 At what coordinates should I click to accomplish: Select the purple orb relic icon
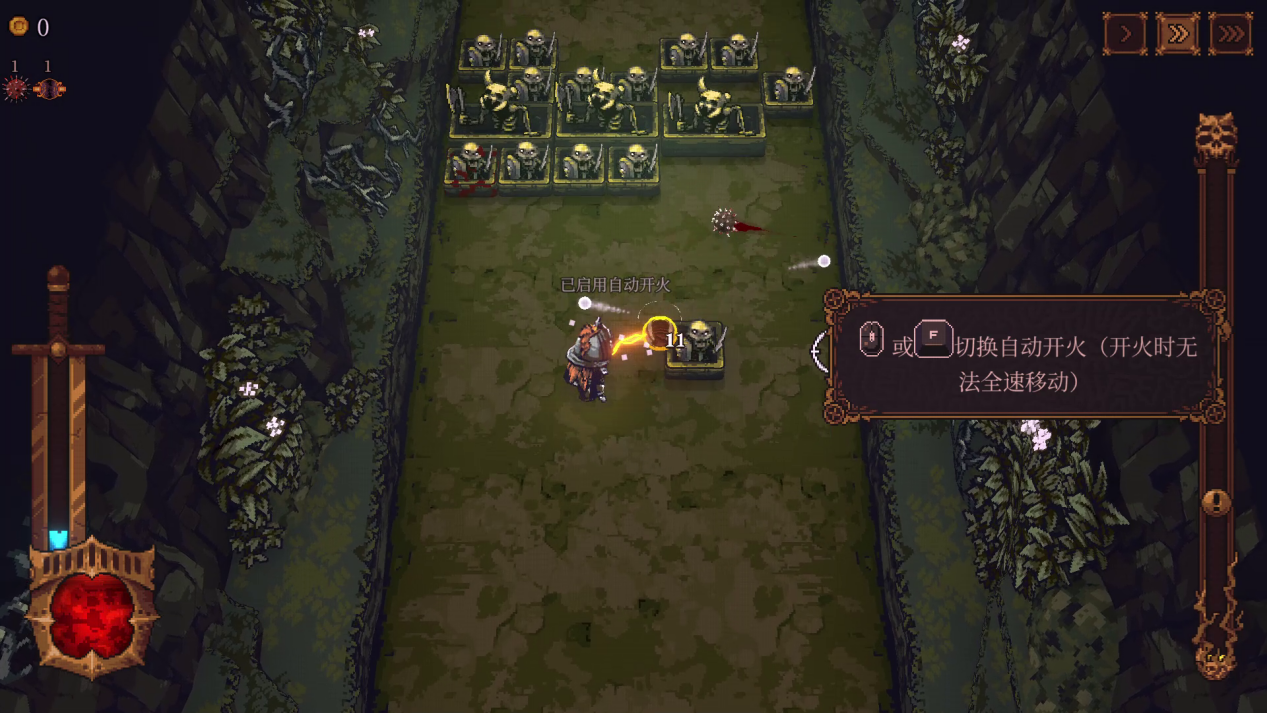pos(48,89)
